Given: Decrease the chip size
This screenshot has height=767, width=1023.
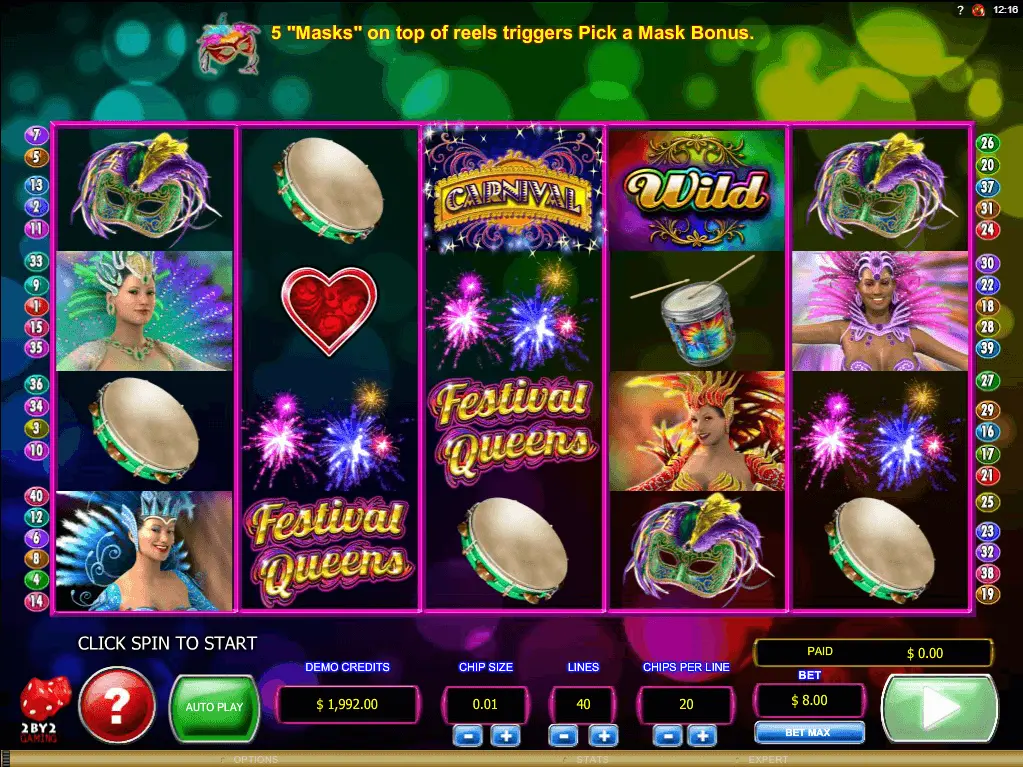Looking at the screenshot, I should tap(466, 736).
